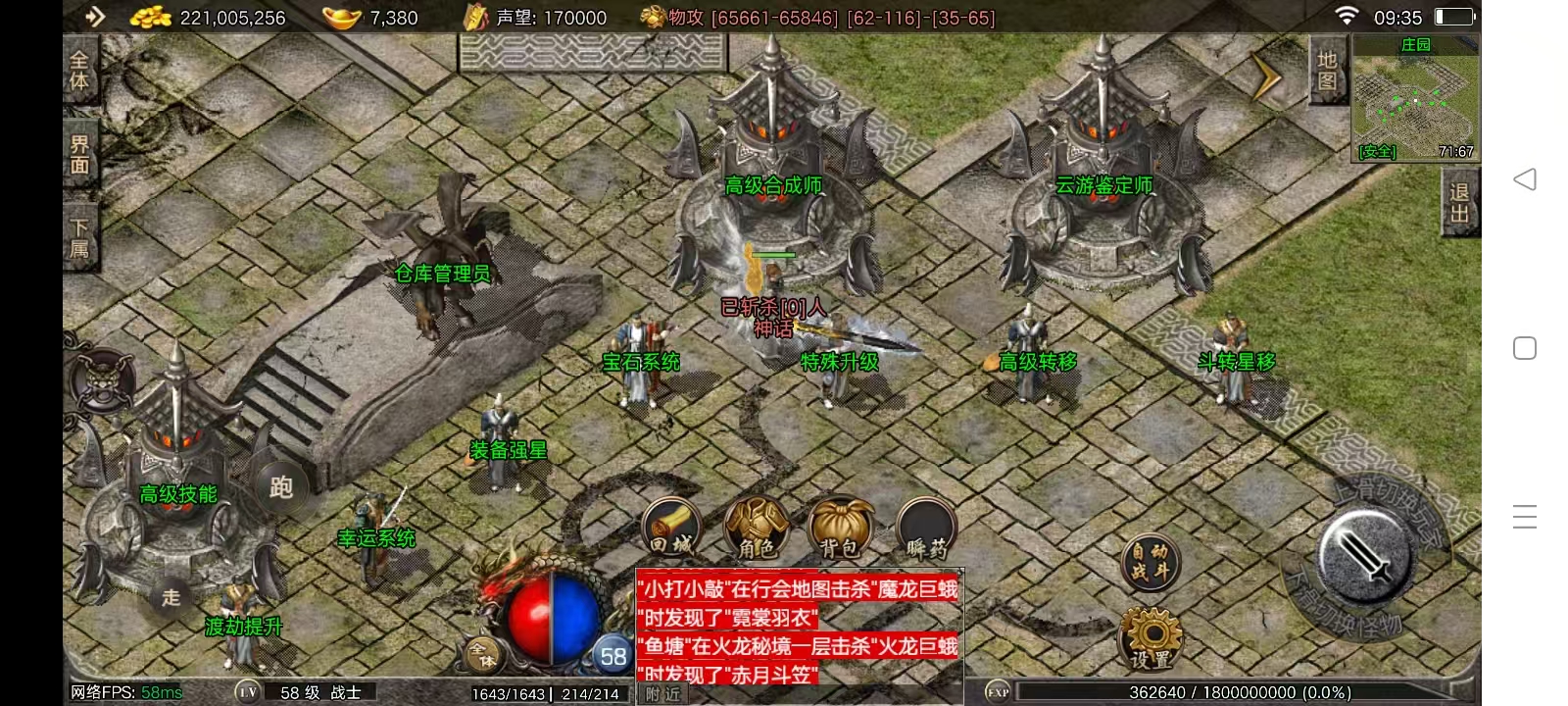The height and width of the screenshot is (706, 1568).
Task: Click the 退出 exit button
Action: click(x=1457, y=206)
